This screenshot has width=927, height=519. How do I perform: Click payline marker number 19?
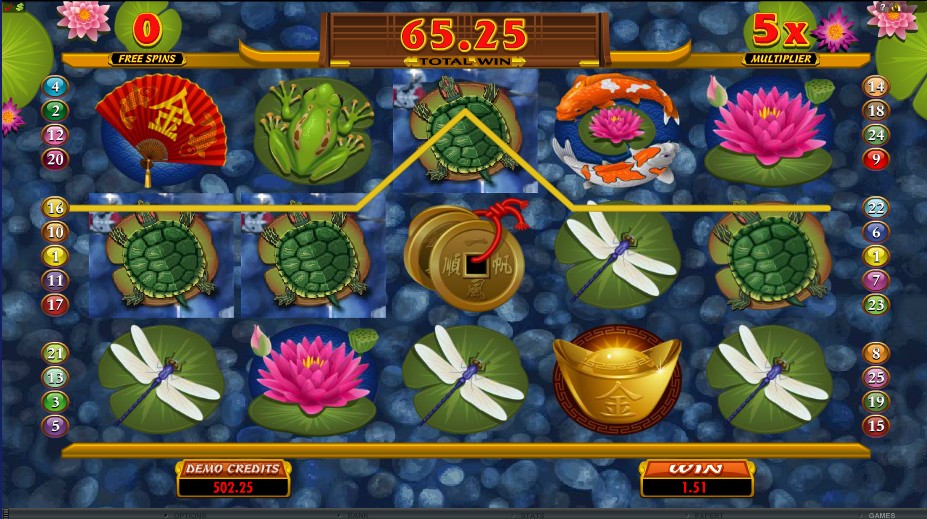(x=876, y=401)
